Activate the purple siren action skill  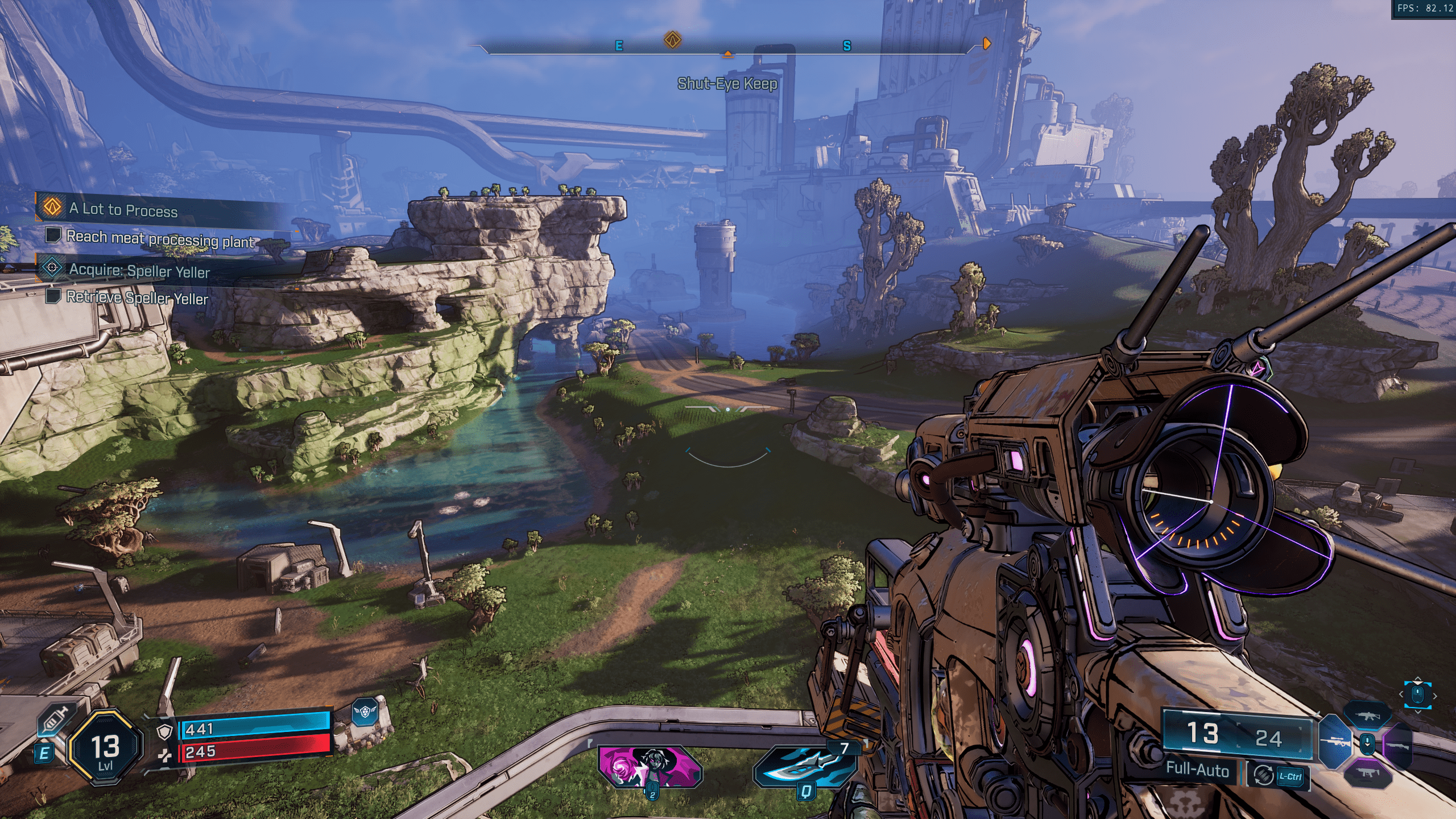pyautogui.click(x=650, y=766)
